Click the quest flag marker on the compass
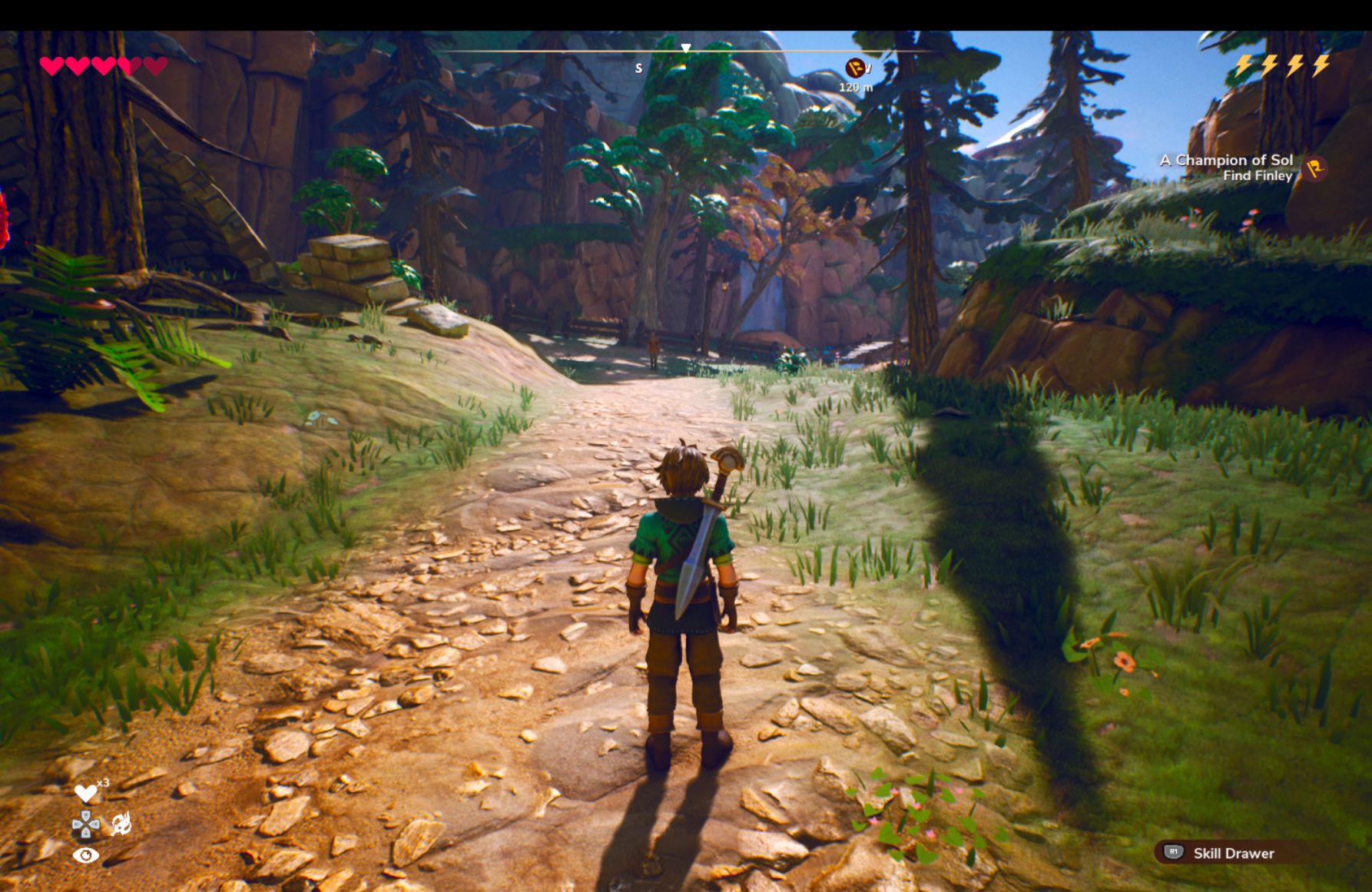Viewport: 1372px width, 892px height. coord(854,68)
